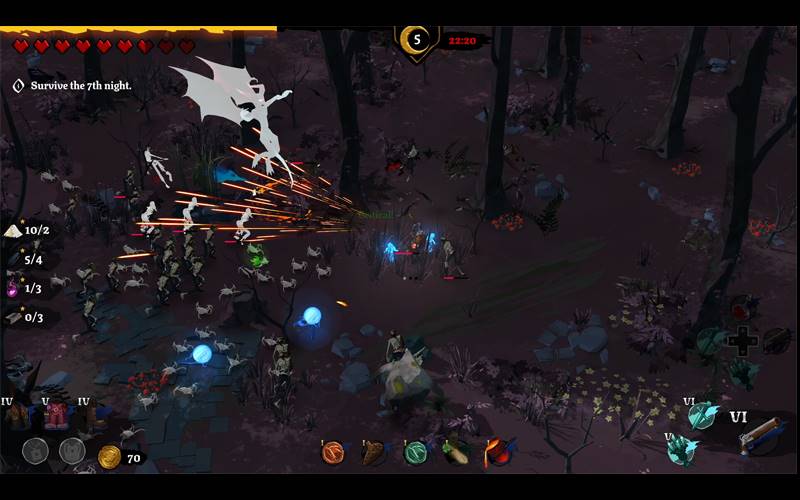Select the gold coin currency icon
The height and width of the screenshot is (500, 800).
coord(109,457)
